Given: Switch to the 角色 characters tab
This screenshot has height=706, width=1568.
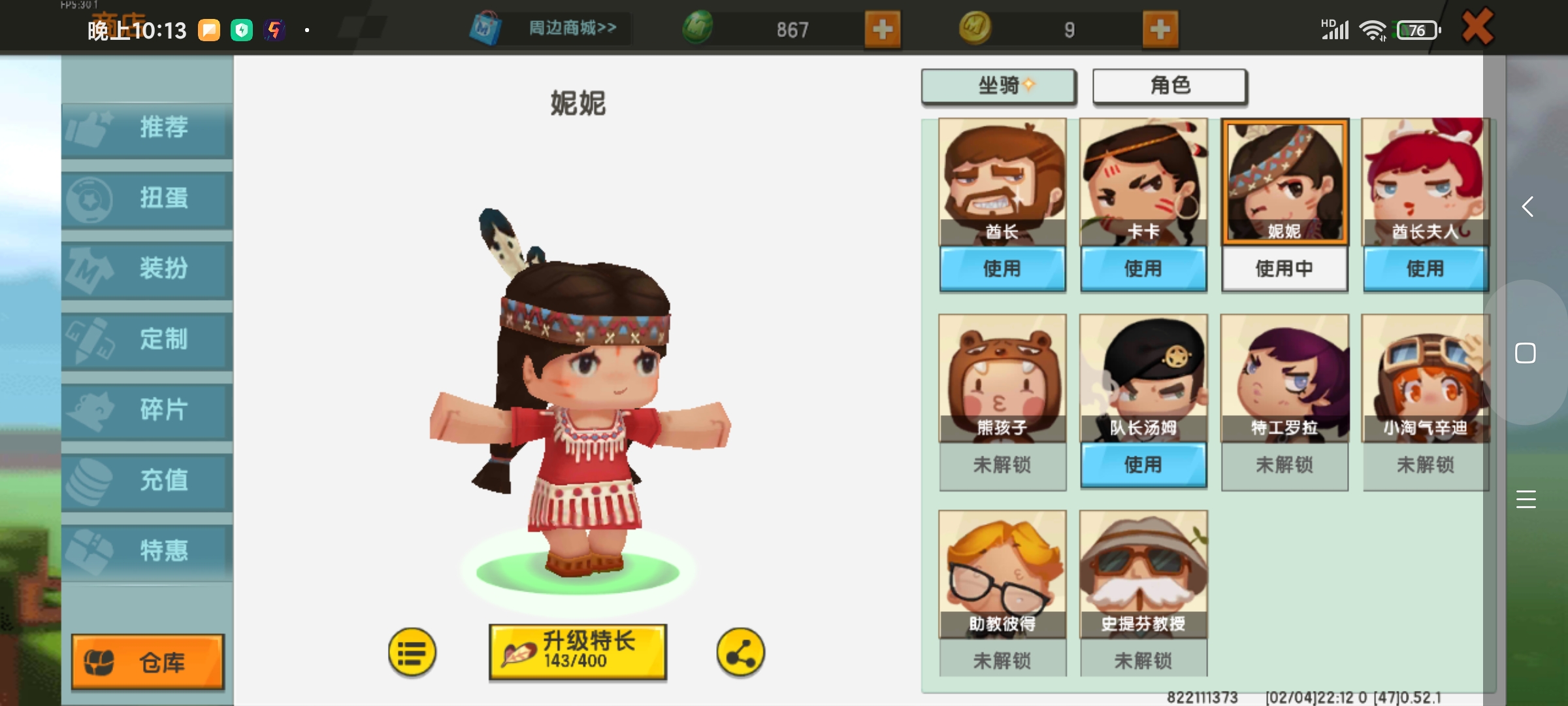Looking at the screenshot, I should pos(1169,86).
